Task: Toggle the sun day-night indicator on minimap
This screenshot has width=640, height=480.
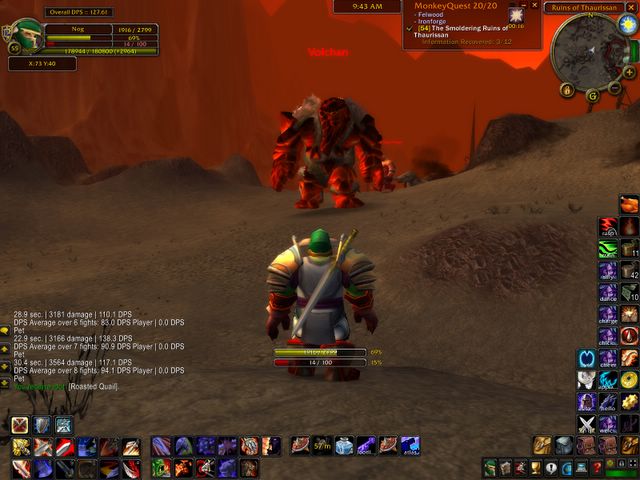Action: coord(627,24)
